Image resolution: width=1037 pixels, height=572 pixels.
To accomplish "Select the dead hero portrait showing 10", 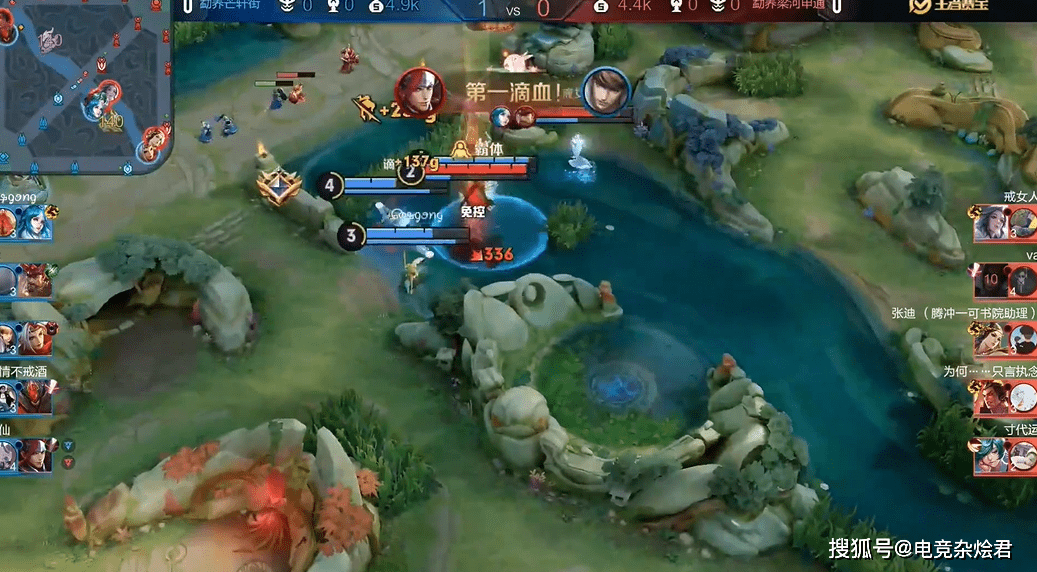I will click(x=990, y=281).
